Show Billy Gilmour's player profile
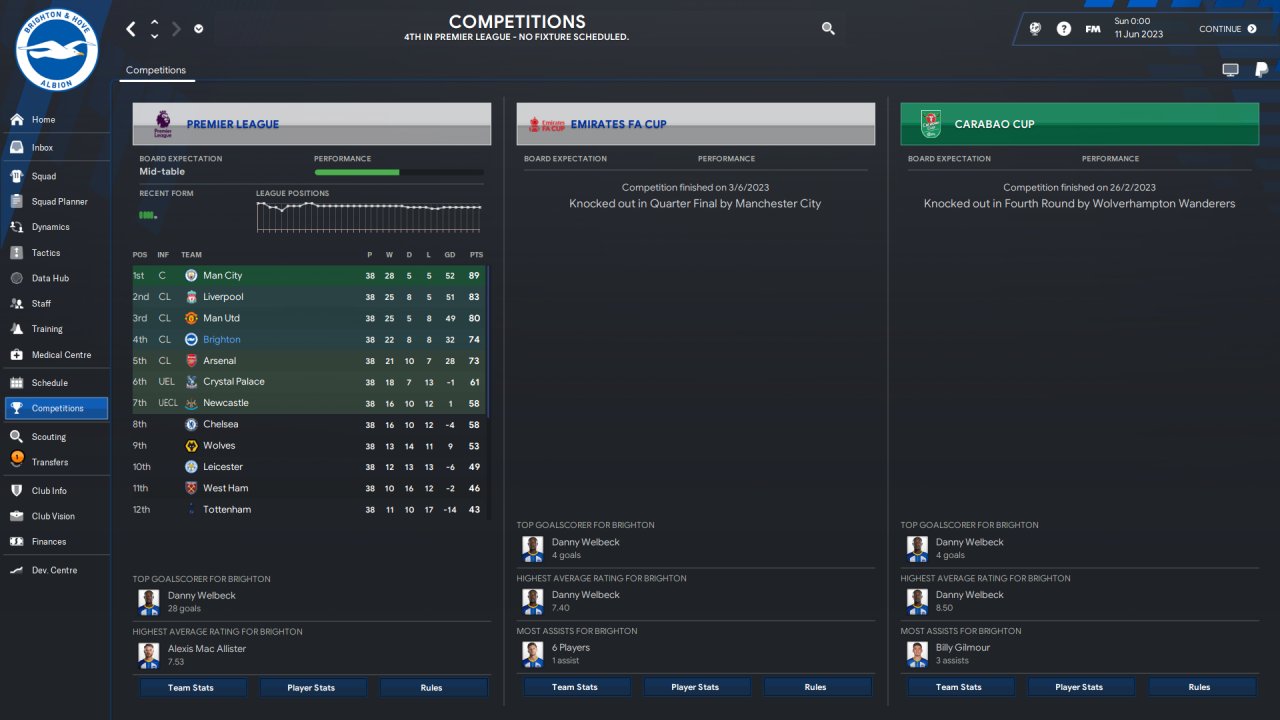The width and height of the screenshot is (1280, 720). 962,648
